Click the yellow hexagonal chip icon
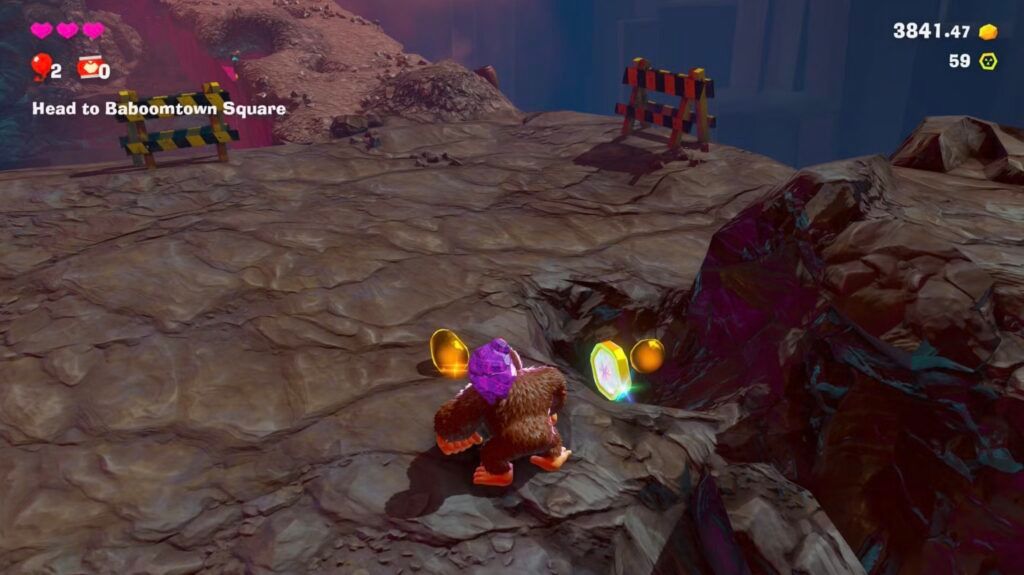 click(x=988, y=61)
